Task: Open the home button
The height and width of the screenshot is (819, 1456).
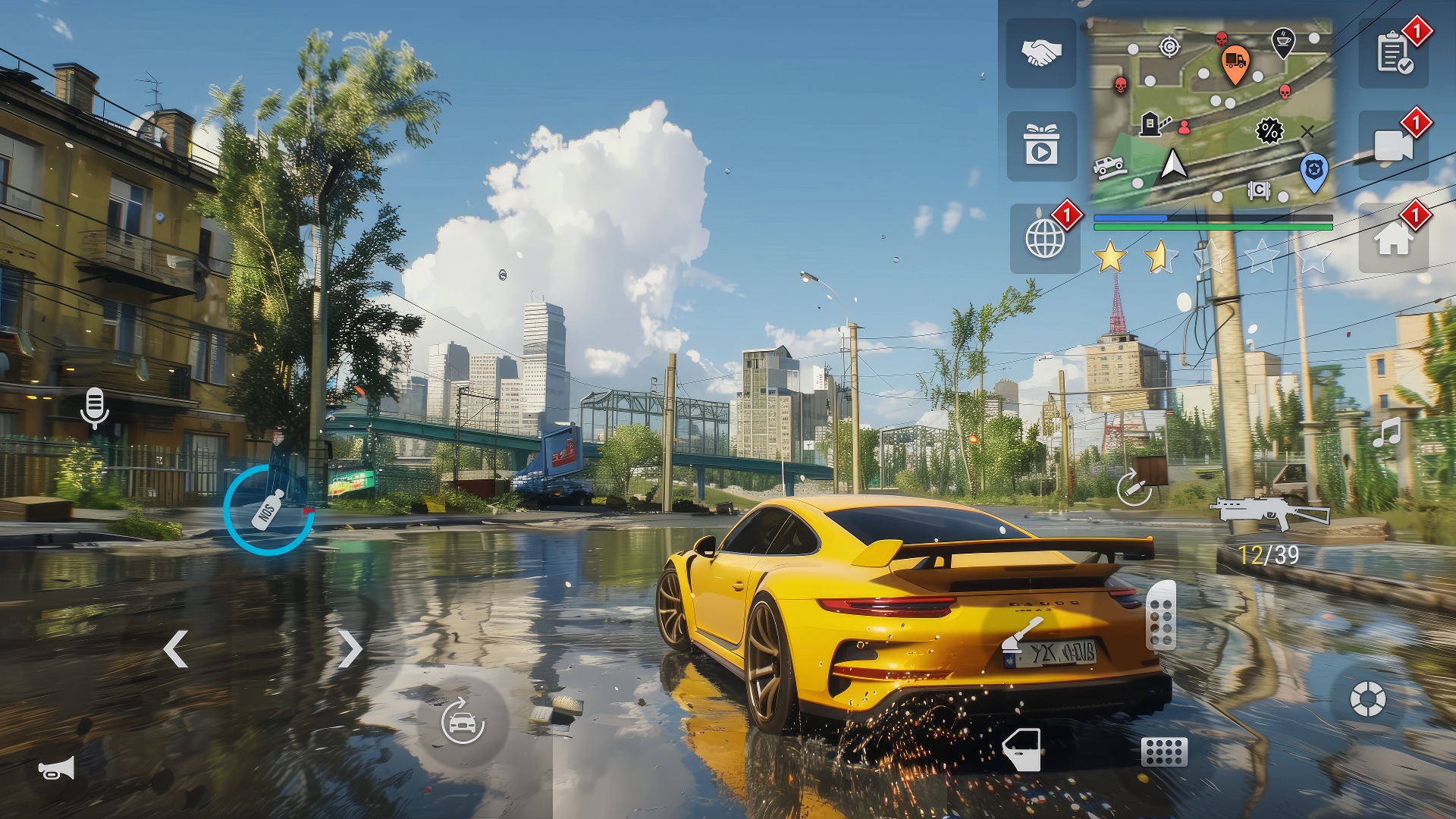Action: click(x=1393, y=239)
